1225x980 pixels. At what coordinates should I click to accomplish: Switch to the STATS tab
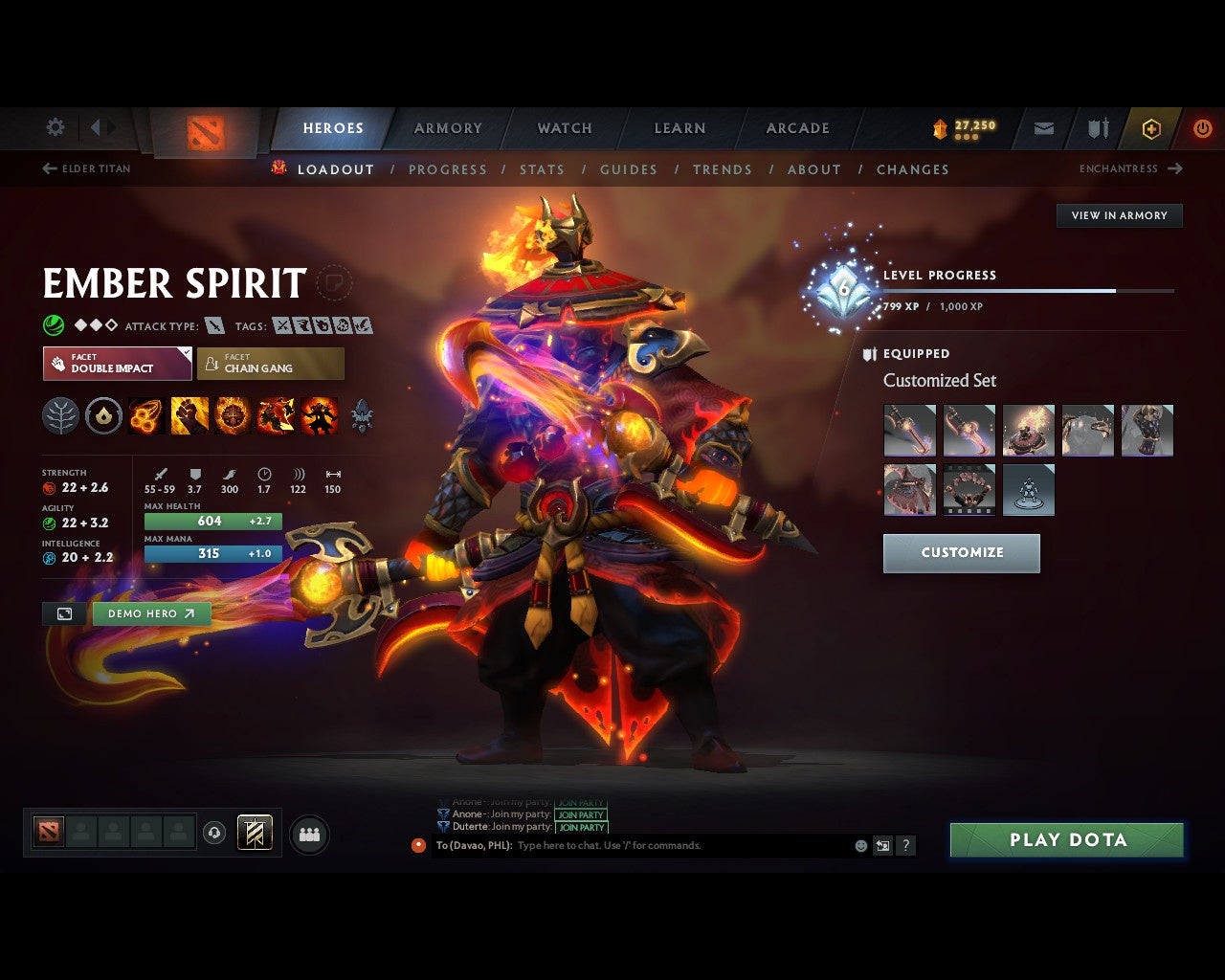coord(543,169)
